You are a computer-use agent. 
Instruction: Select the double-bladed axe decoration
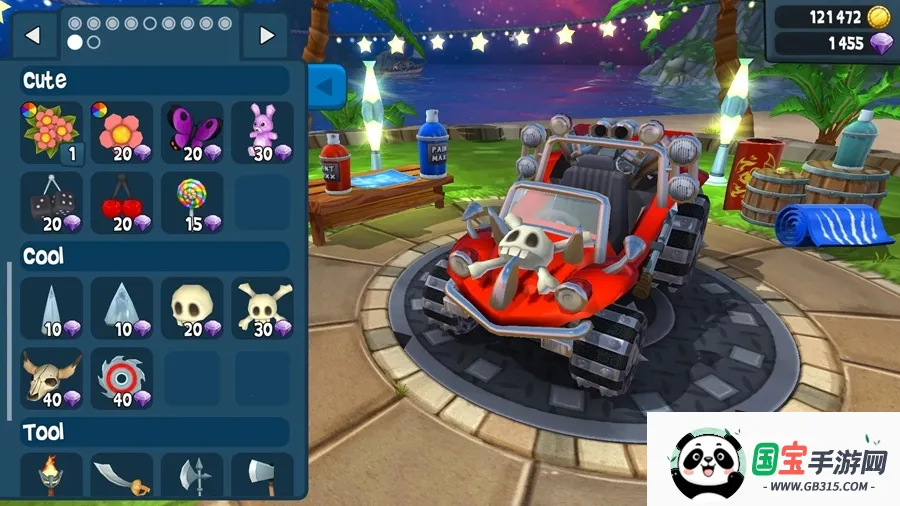(192, 476)
